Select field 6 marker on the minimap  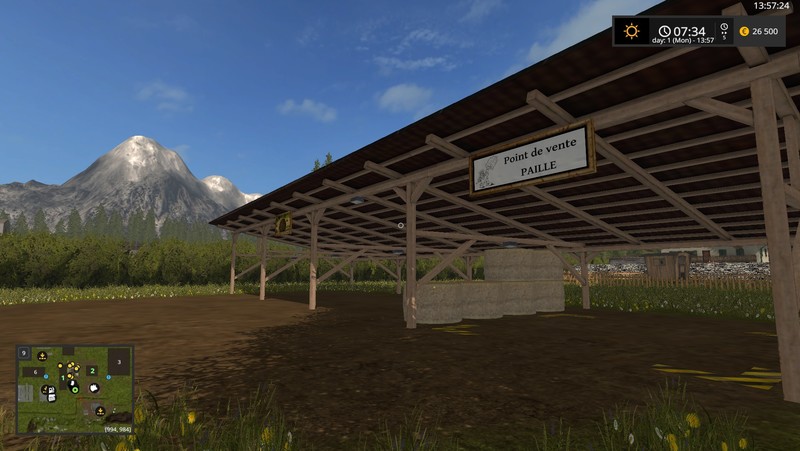click(36, 372)
